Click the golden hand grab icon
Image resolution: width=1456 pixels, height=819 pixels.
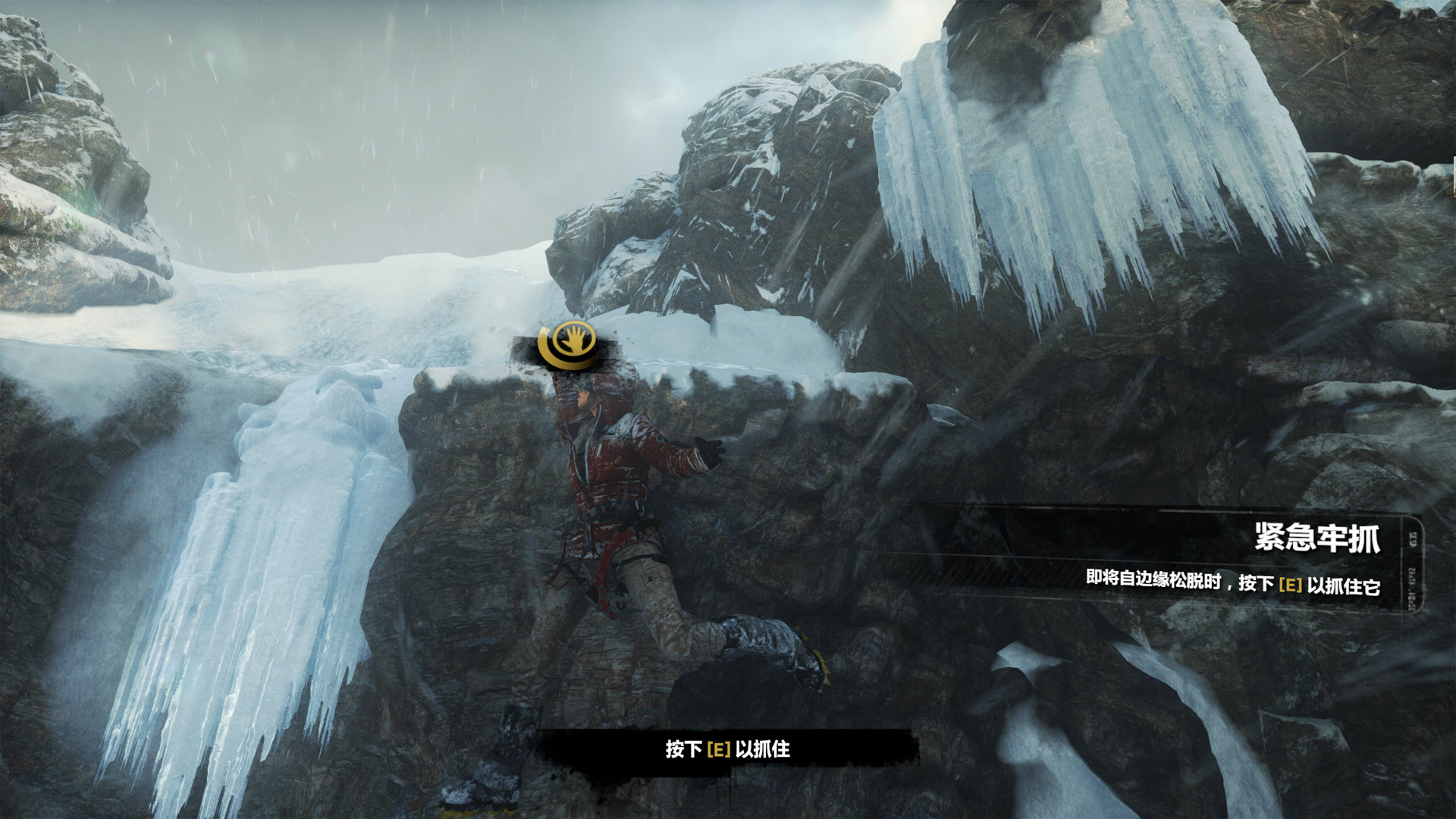568,345
